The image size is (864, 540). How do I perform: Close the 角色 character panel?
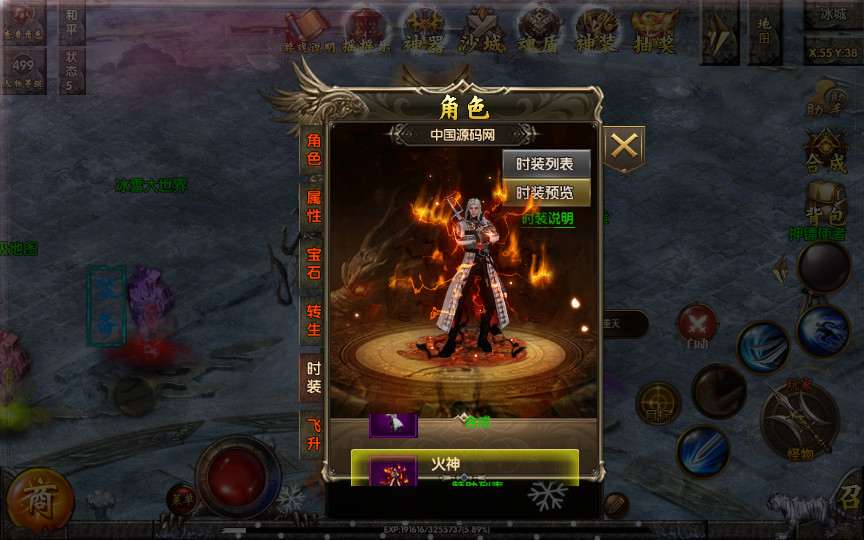click(624, 147)
